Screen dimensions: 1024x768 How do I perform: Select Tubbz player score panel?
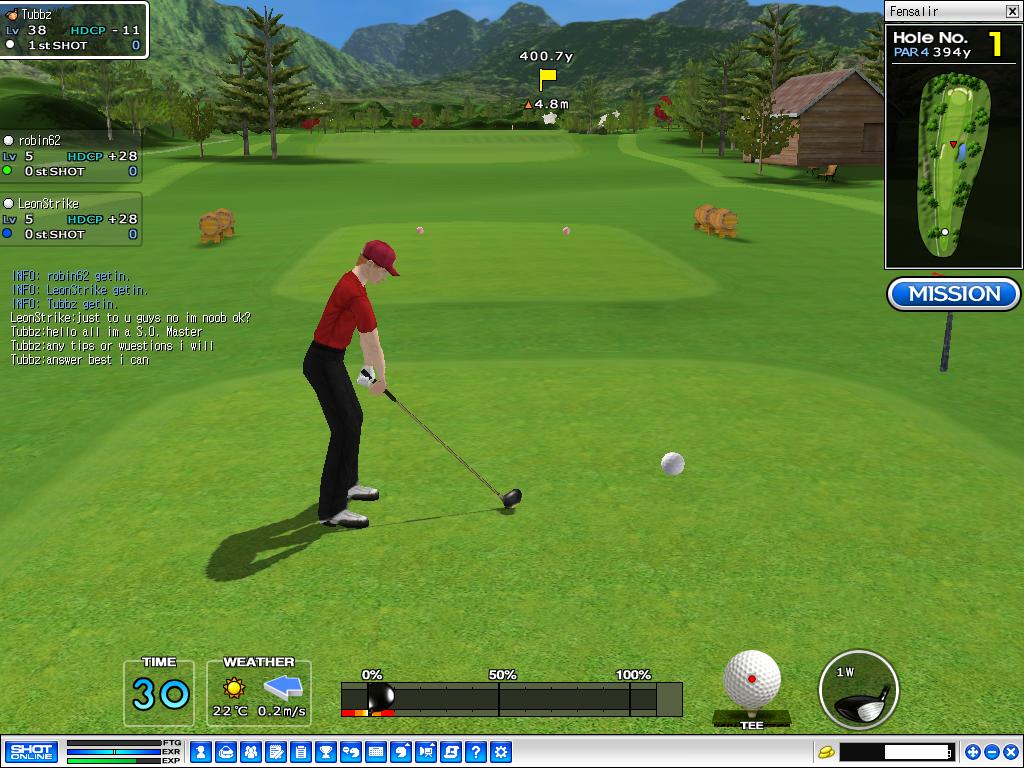[x=73, y=30]
